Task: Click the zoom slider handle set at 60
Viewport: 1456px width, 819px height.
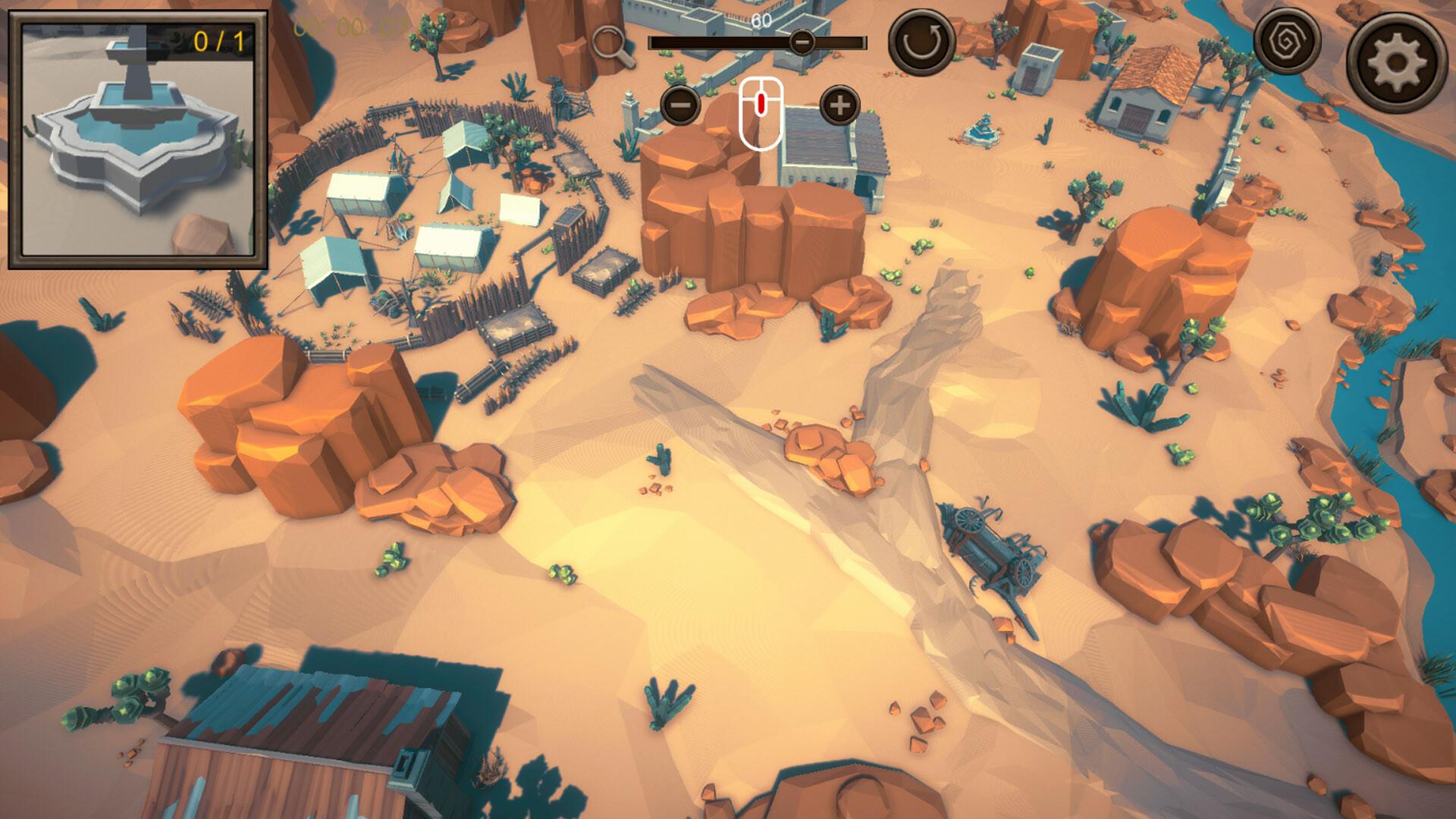Action: [802, 42]
